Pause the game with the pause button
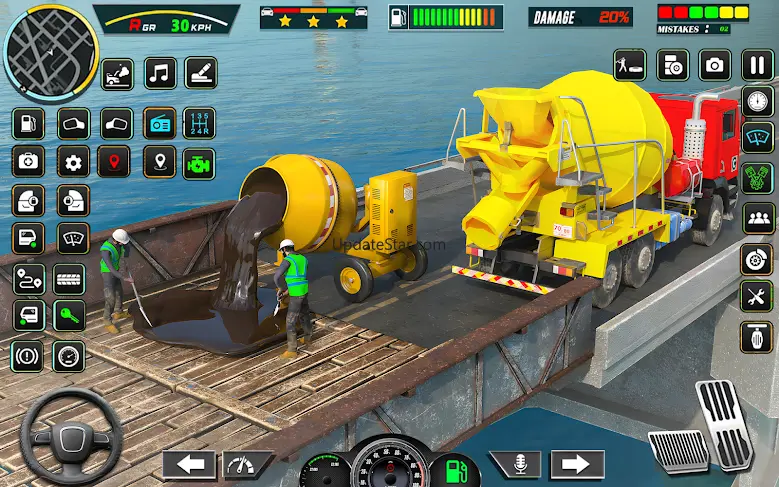 [x=756, y=66]
